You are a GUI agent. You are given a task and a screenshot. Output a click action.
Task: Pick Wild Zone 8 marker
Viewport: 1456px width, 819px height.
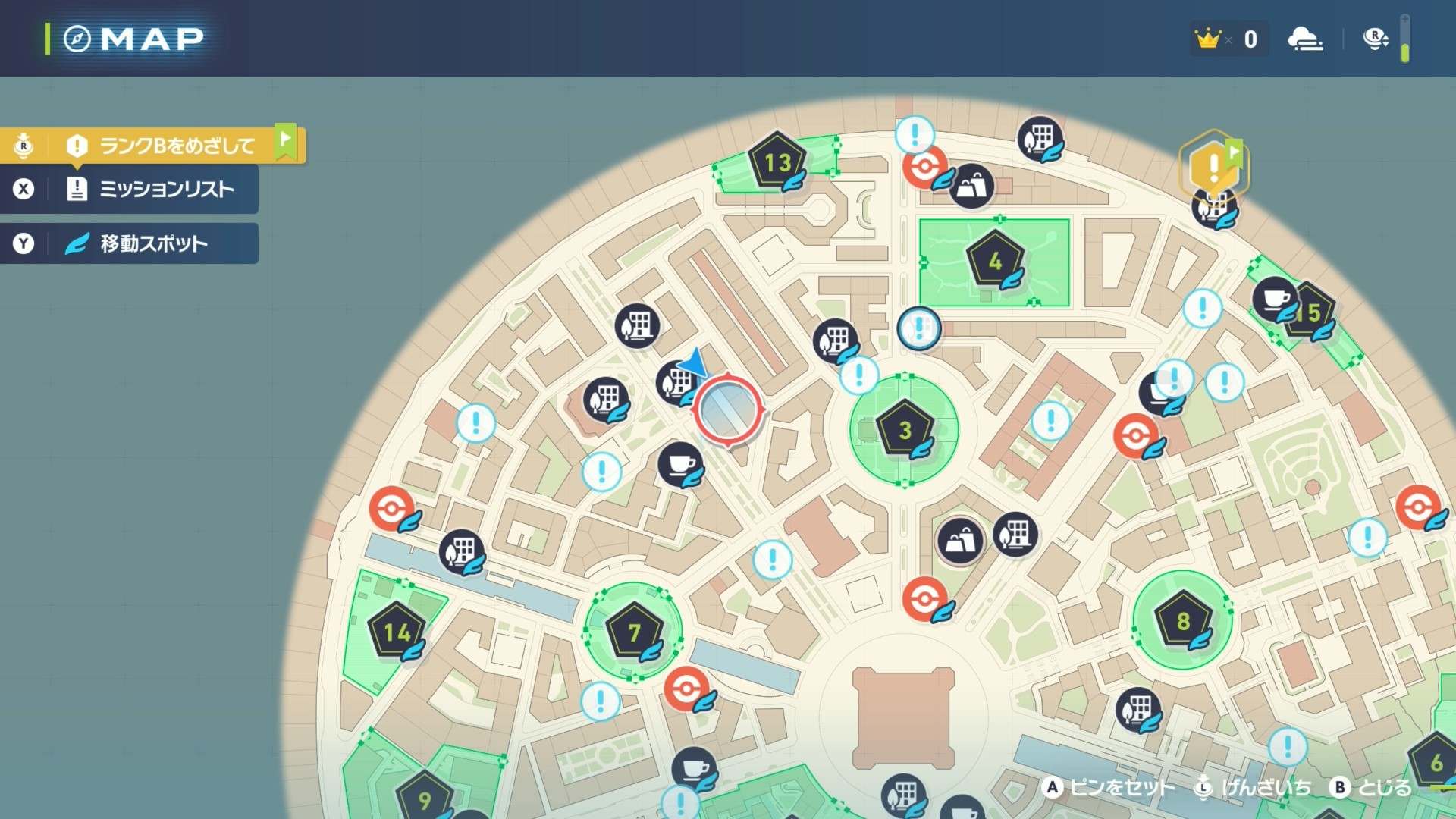tap(1182, 620)
